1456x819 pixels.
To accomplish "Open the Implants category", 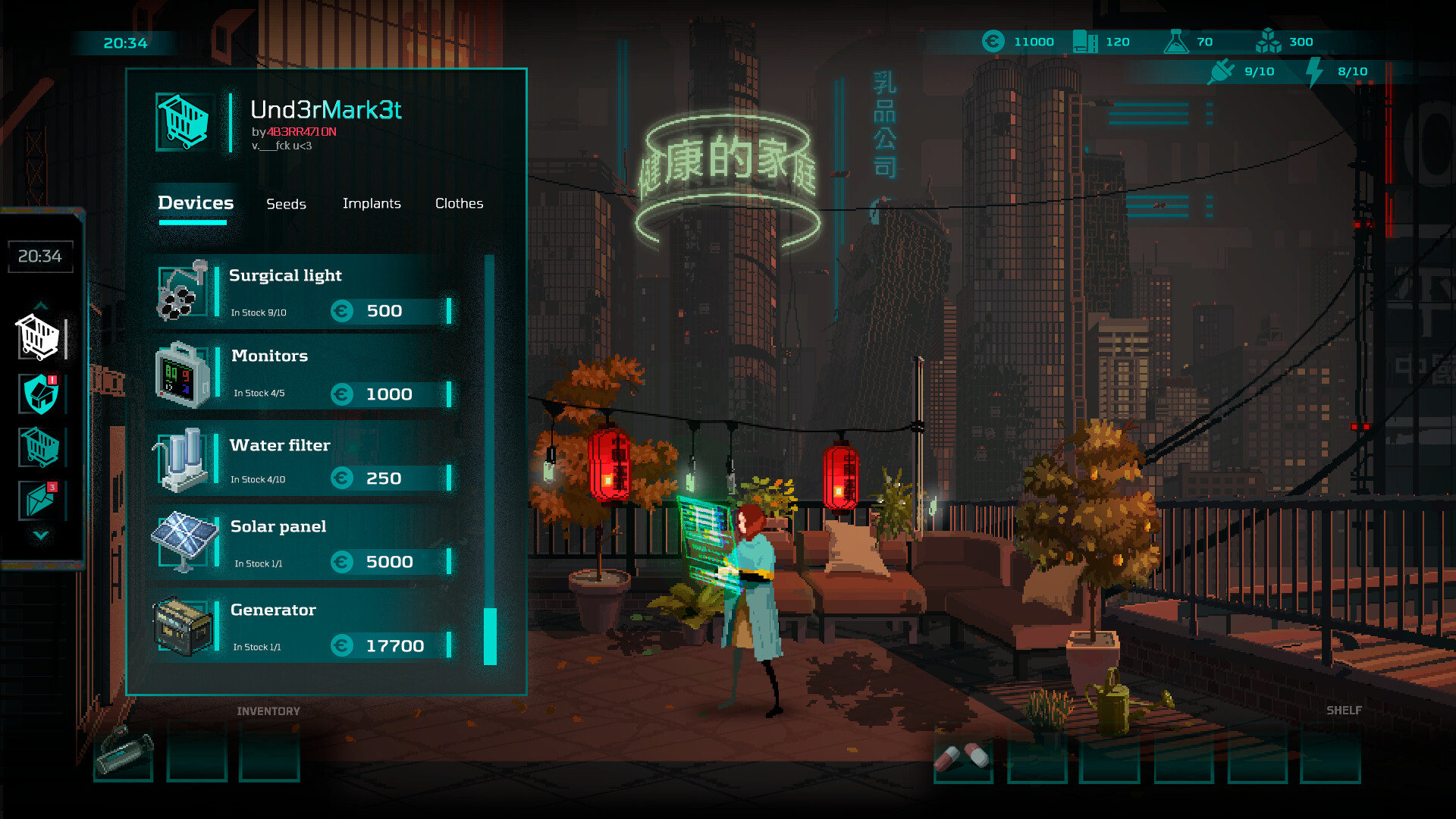I will pos(372,203).
